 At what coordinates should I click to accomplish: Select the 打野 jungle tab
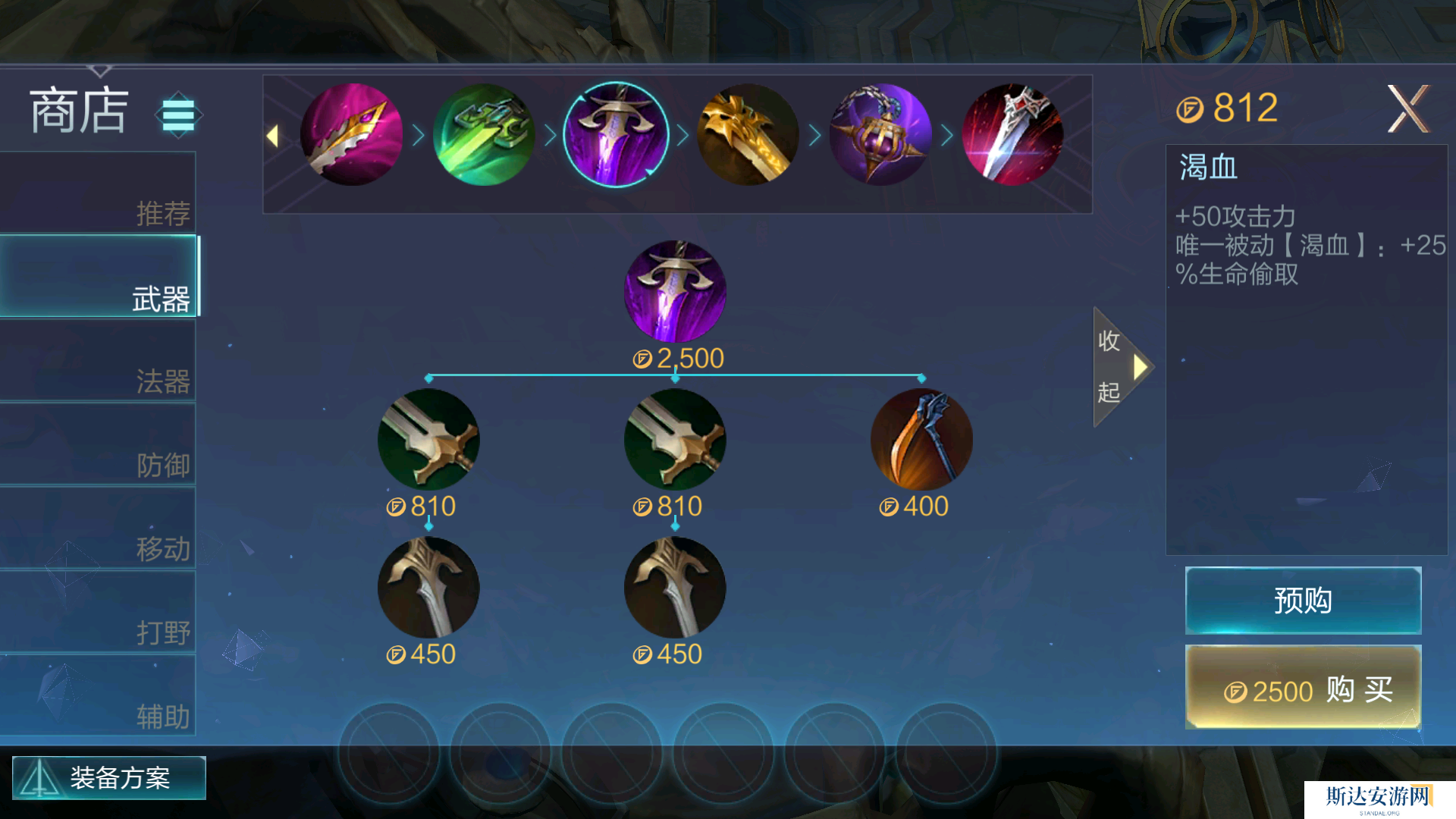click(x=99, y=613)
